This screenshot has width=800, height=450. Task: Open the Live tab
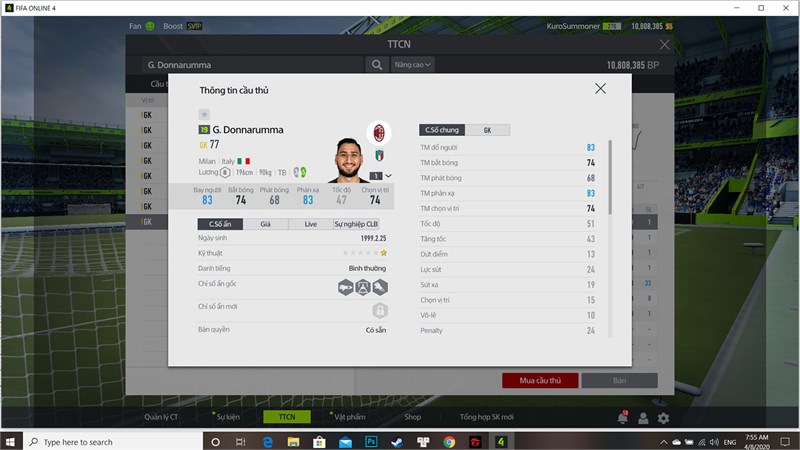311,224
